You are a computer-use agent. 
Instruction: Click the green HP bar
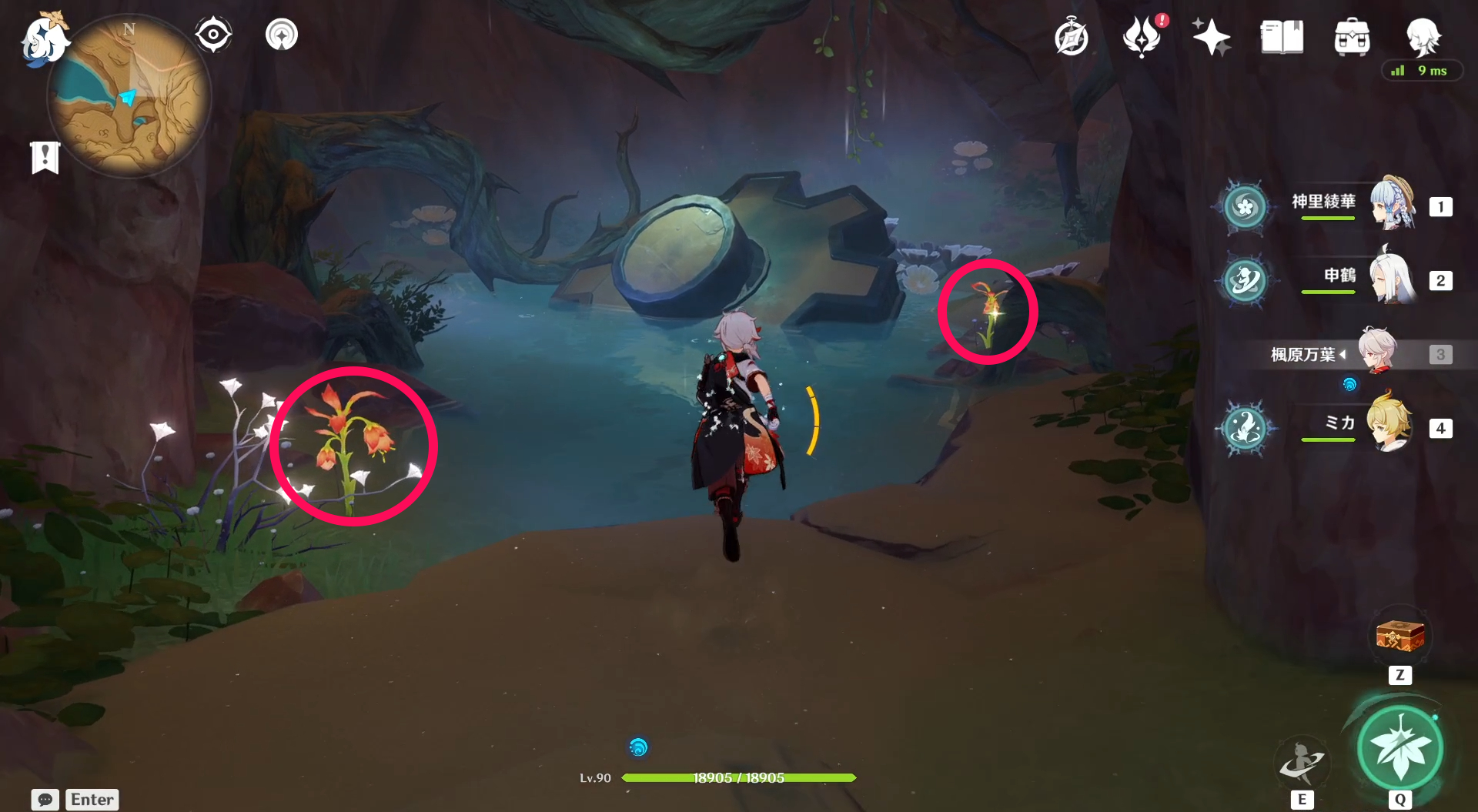pyautogui.click(x=739, y=777)
